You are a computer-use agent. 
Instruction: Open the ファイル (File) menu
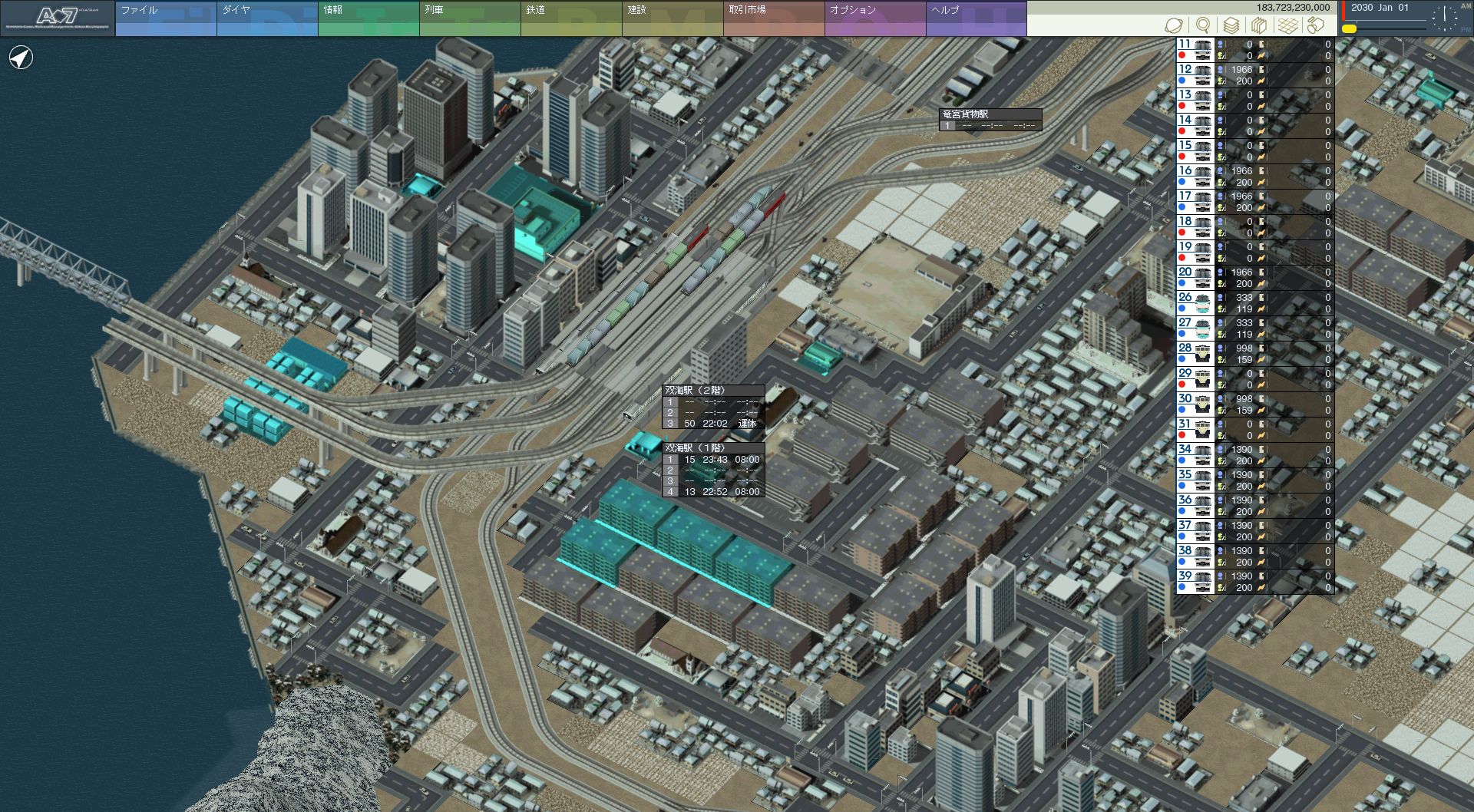click(x=166, y=18)
